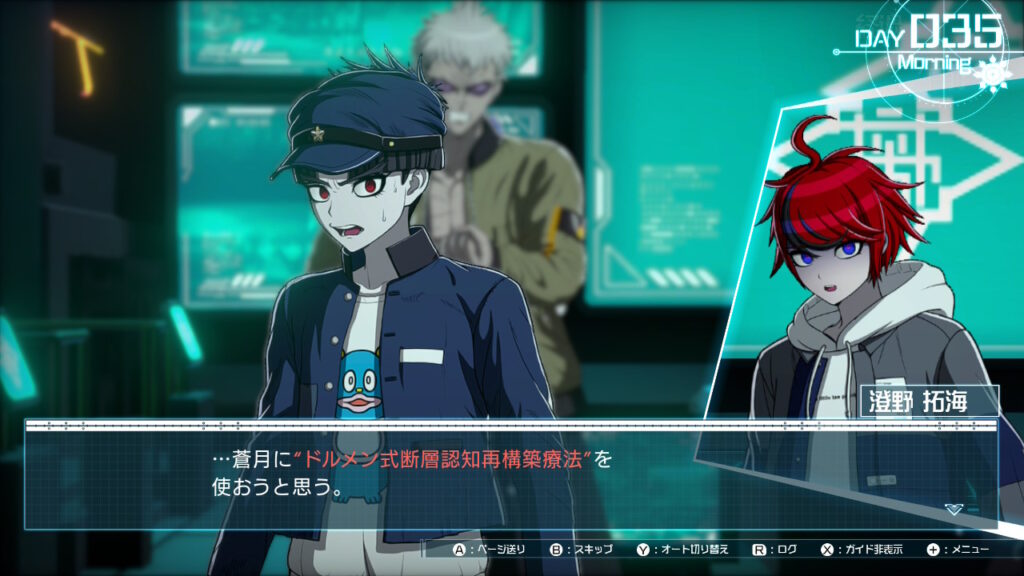Click the dialogue advance arrow indicator
1024x576 pixels.
point(954,509)
